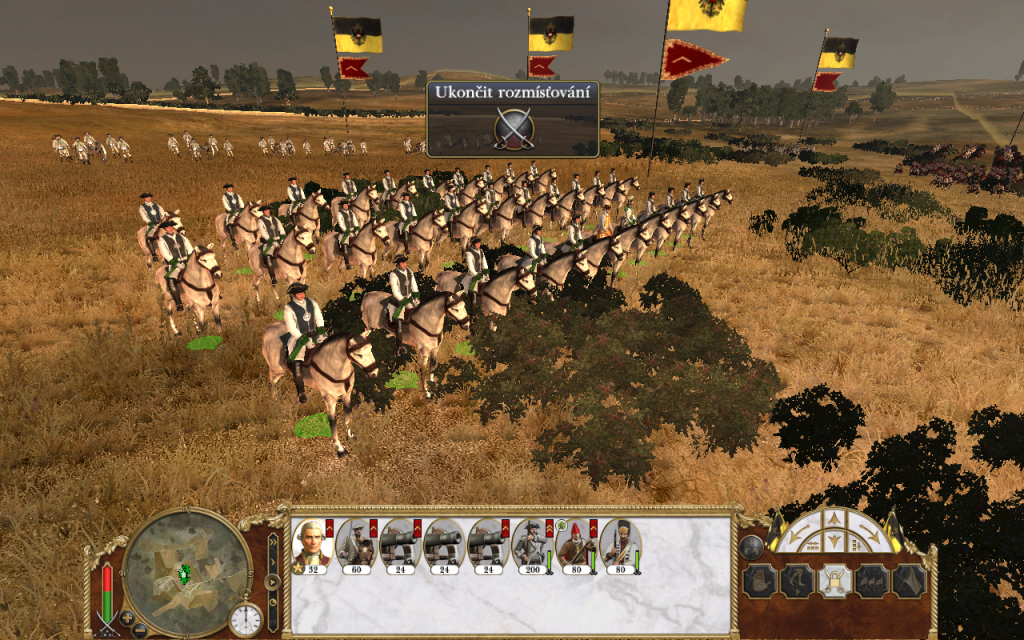Viewport: 1024px width, 640px height.
Task: Select the red-hatted unit card with 80 men
Action: (575, 546)
